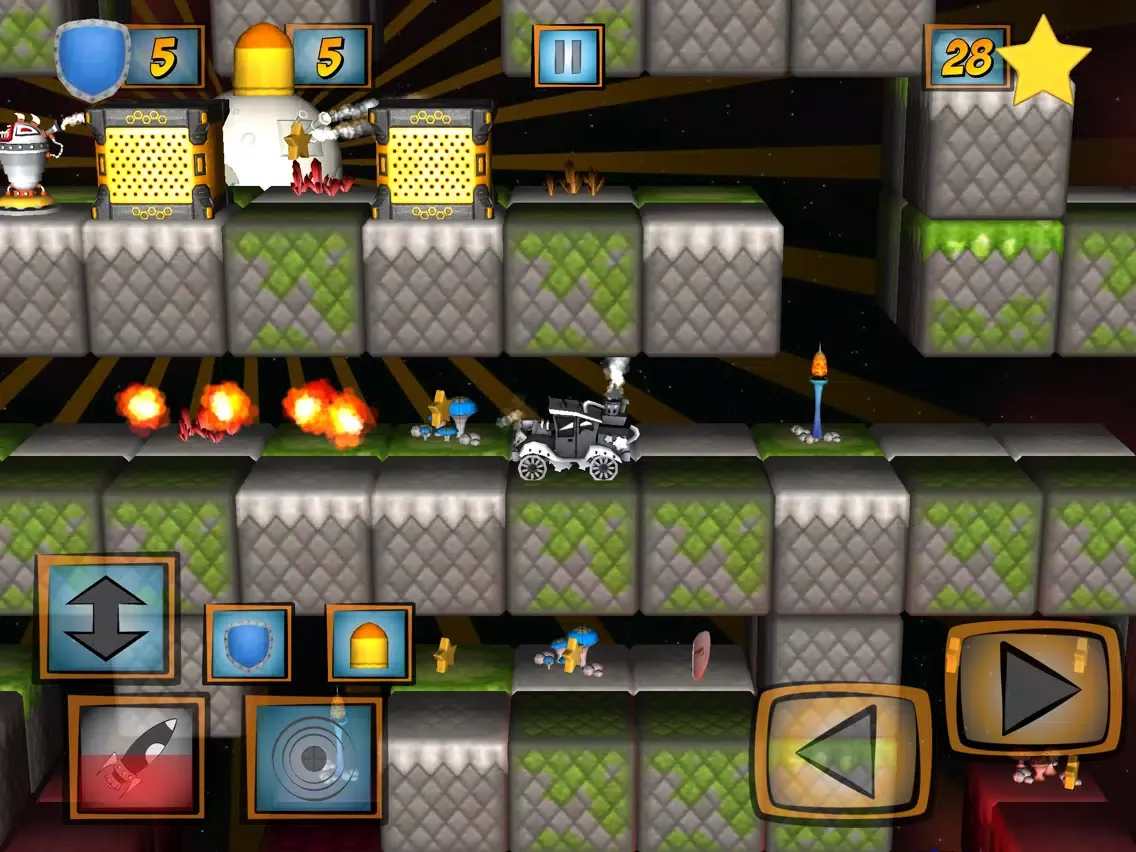This screenshot has width=1136, height=852.
Task: Launch the rocket ability
Action: coord(138,757)
